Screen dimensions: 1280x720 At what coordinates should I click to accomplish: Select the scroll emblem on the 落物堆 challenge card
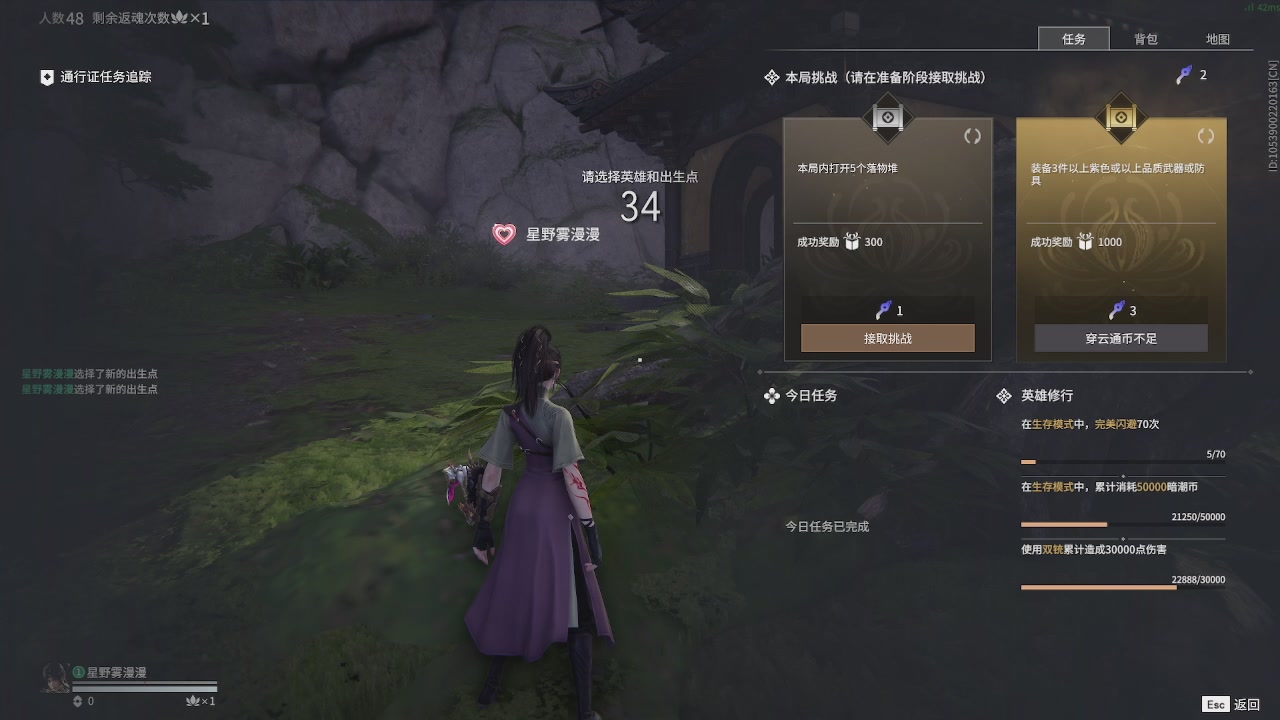(887, 118)
